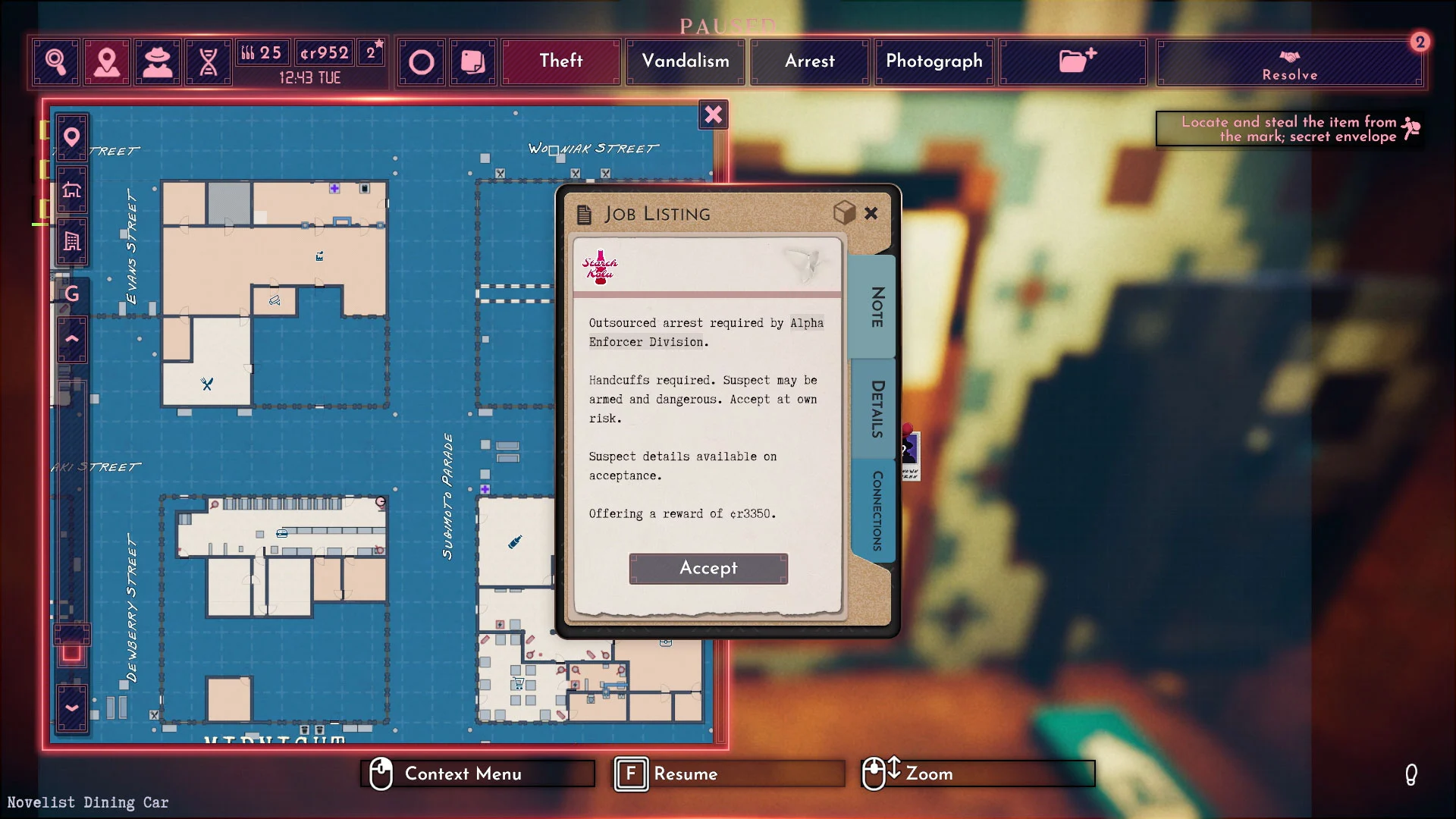
Task: Toggle the Theft case filter
Action: click(560, 61)
